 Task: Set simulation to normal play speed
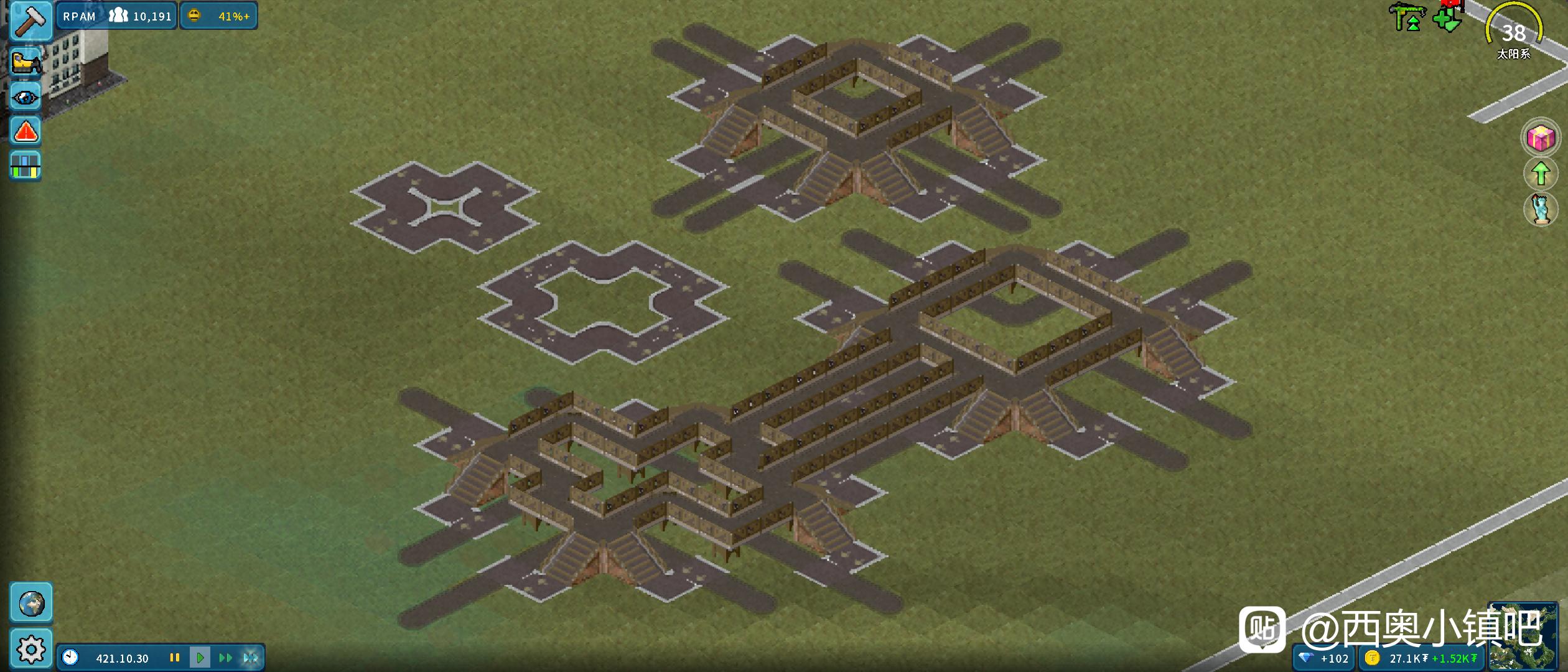[x=200, y=658]
